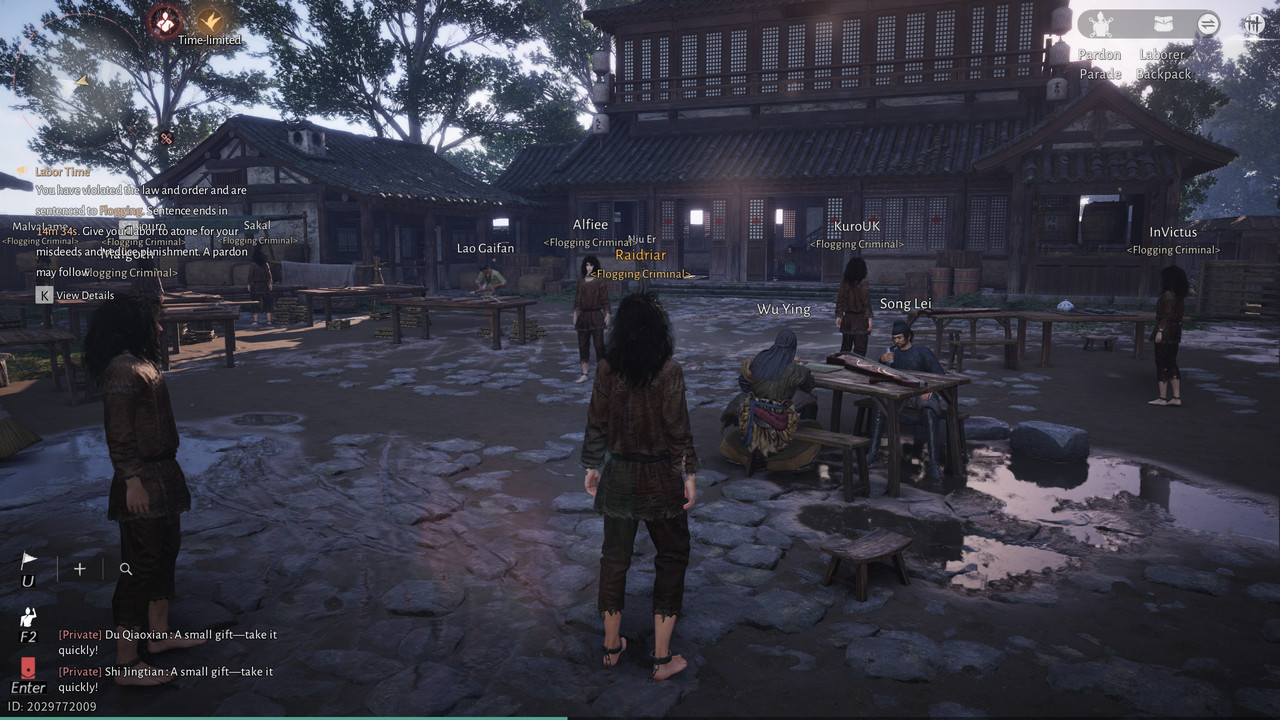Click the swap arrows toggle button
This screenshot has width=1280, height=720.
(1208, 24)
